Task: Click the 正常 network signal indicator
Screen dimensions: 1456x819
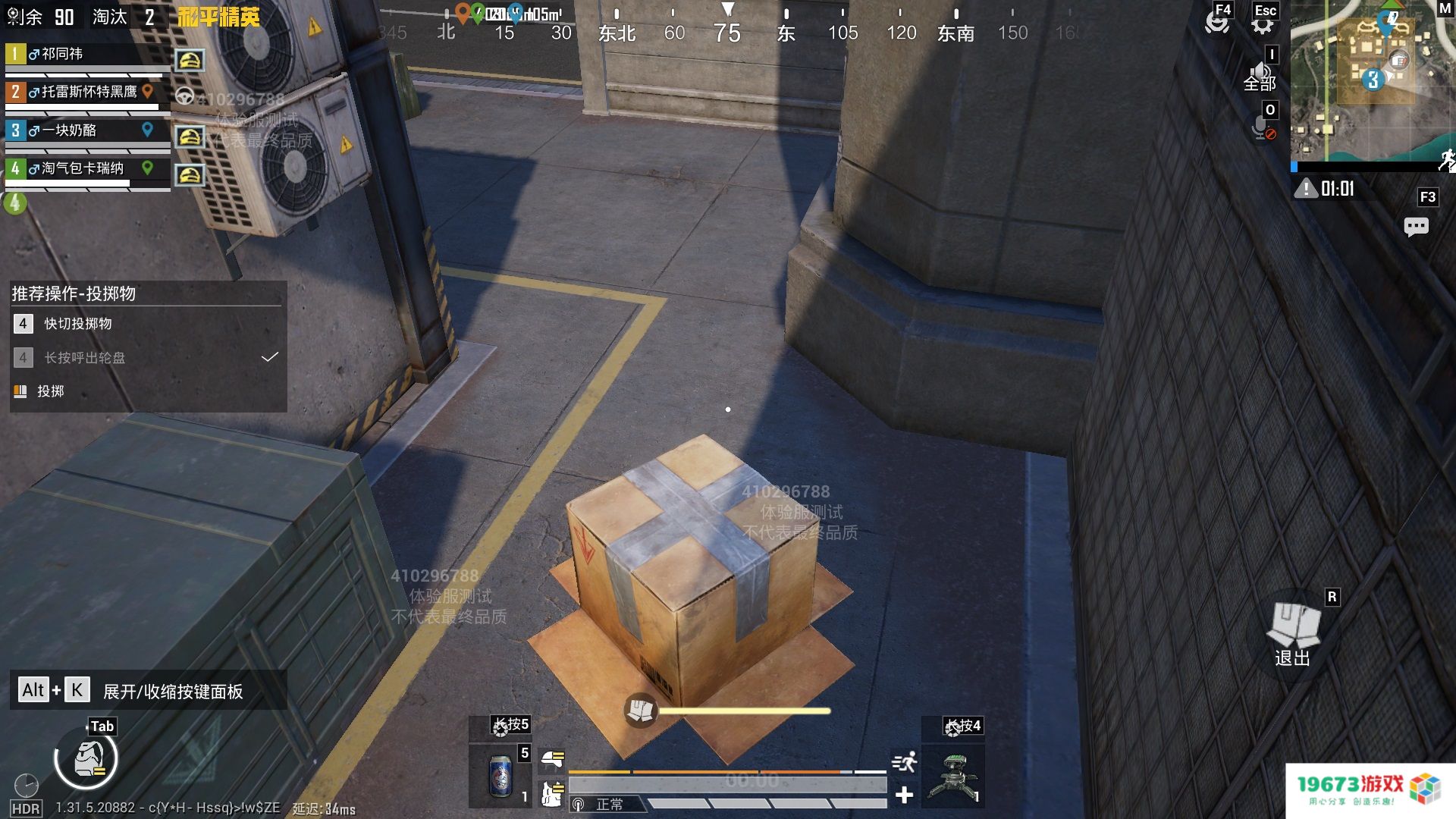Action: pyautogui.click(x=599, y=804)
